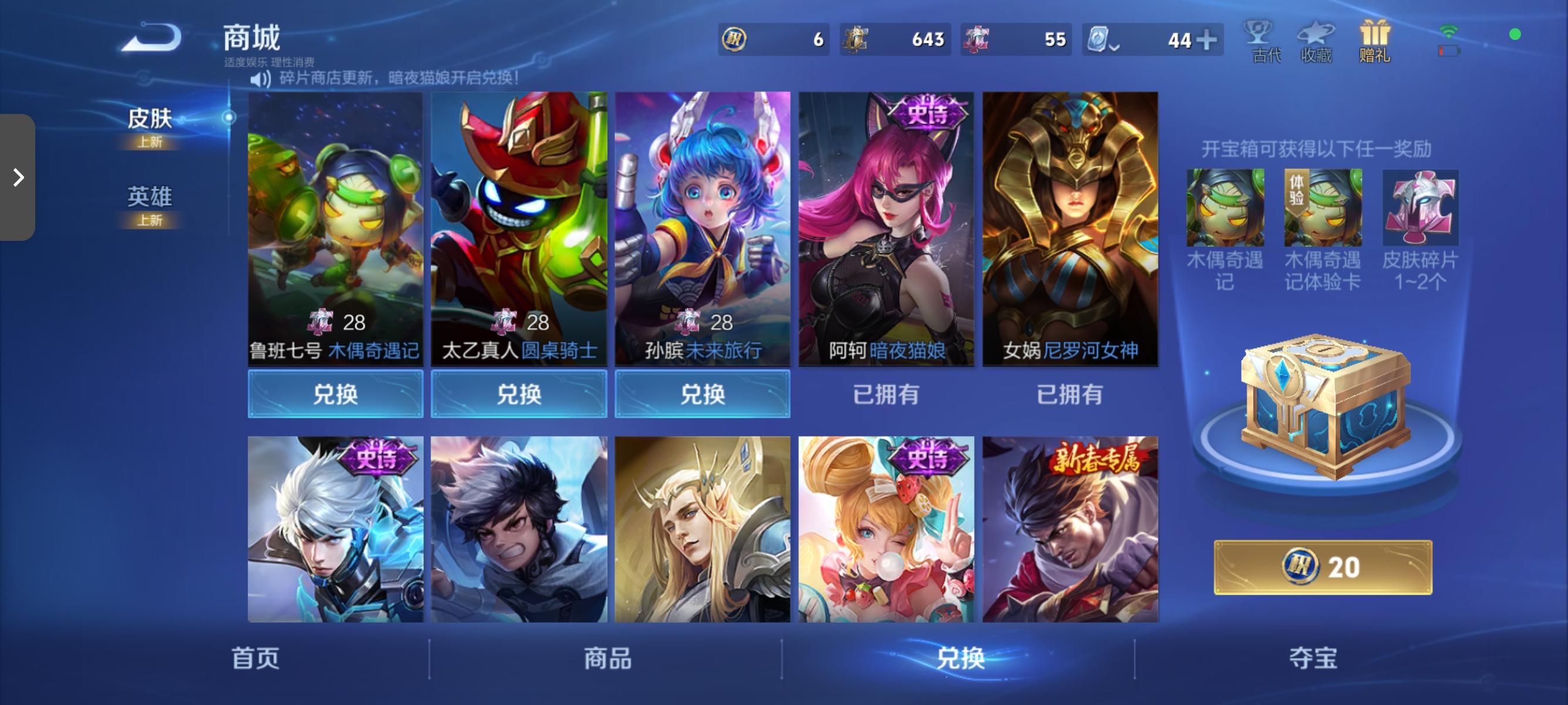Click the pink skin shard currency showing 55
The image size is (1568, 705).
click(1015, 39)
